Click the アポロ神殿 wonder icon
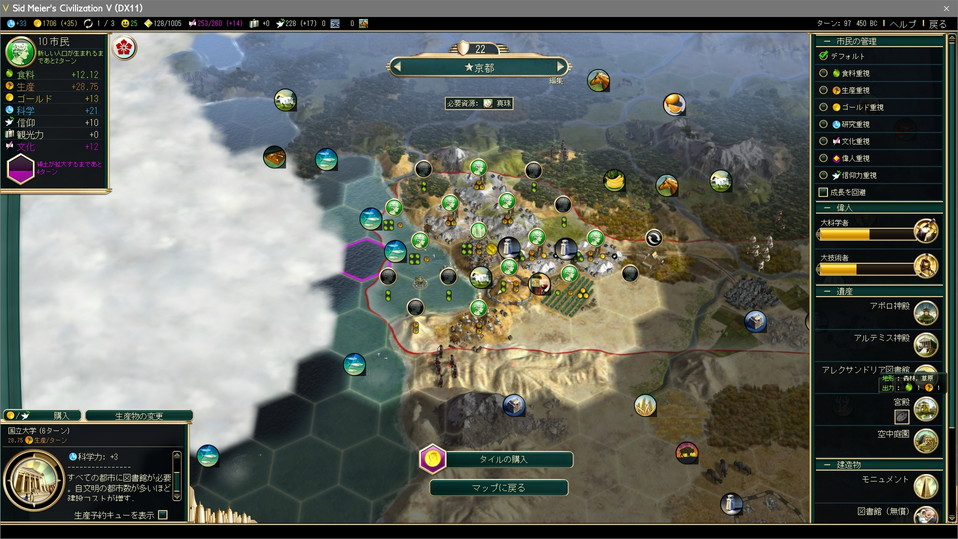958x539 pixels. [925, 313]
